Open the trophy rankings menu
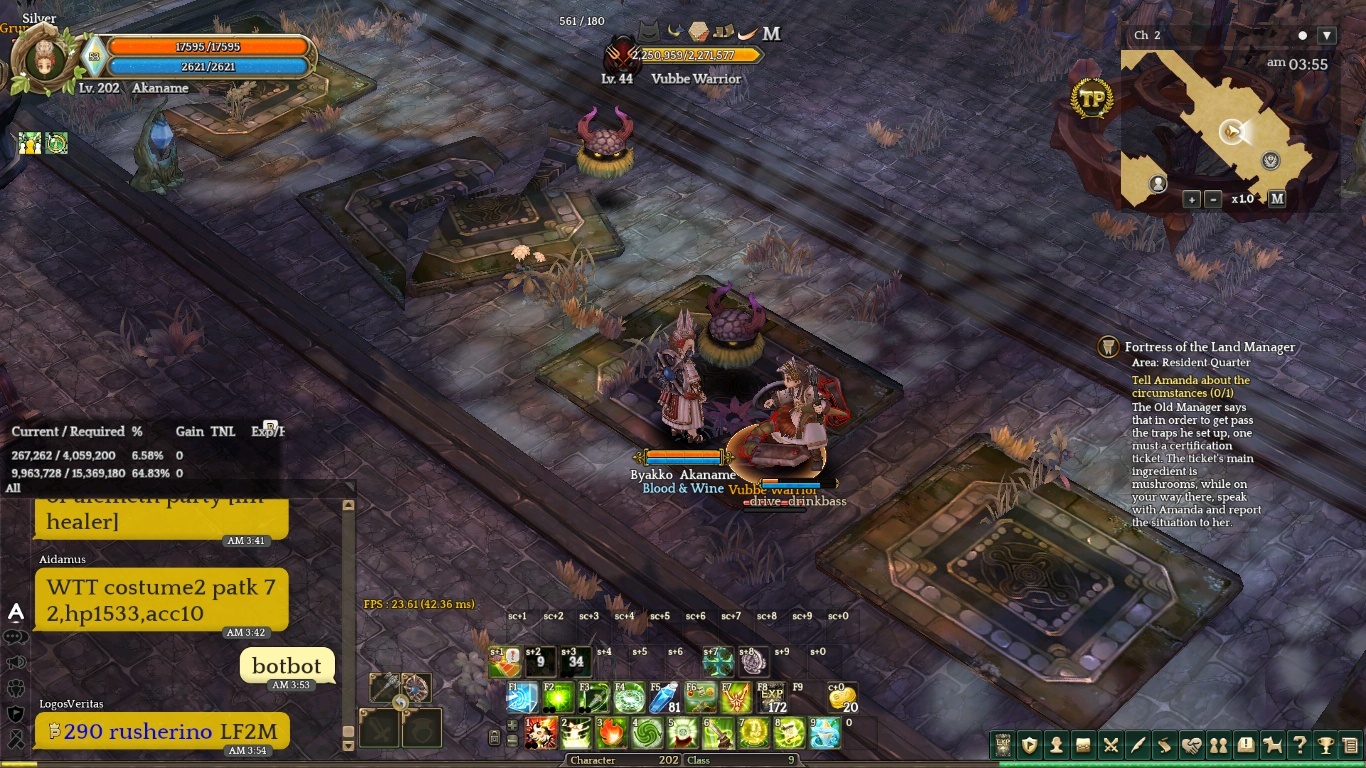1366x768 pixels. [x=1325, y=745]
